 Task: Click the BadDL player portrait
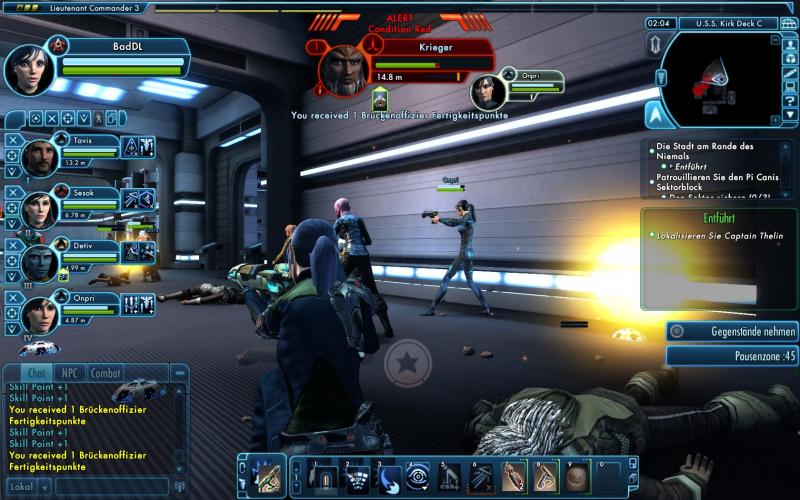29,68
